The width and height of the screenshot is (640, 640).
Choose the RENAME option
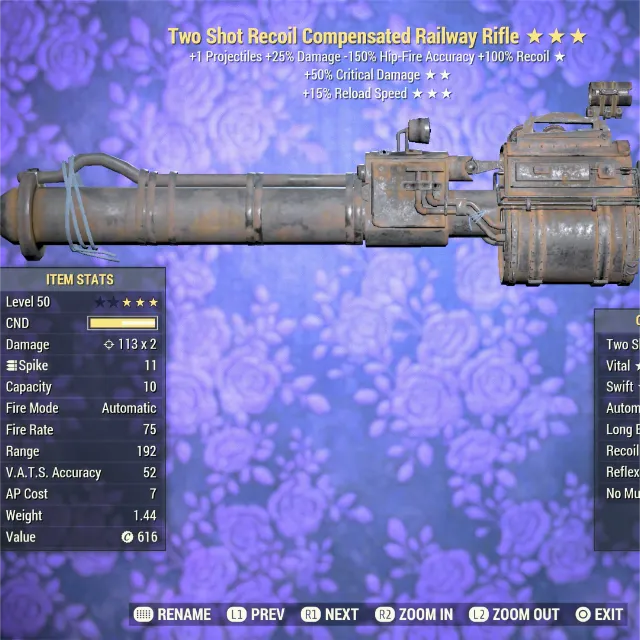pyautogui.click(x=172, y=614)
